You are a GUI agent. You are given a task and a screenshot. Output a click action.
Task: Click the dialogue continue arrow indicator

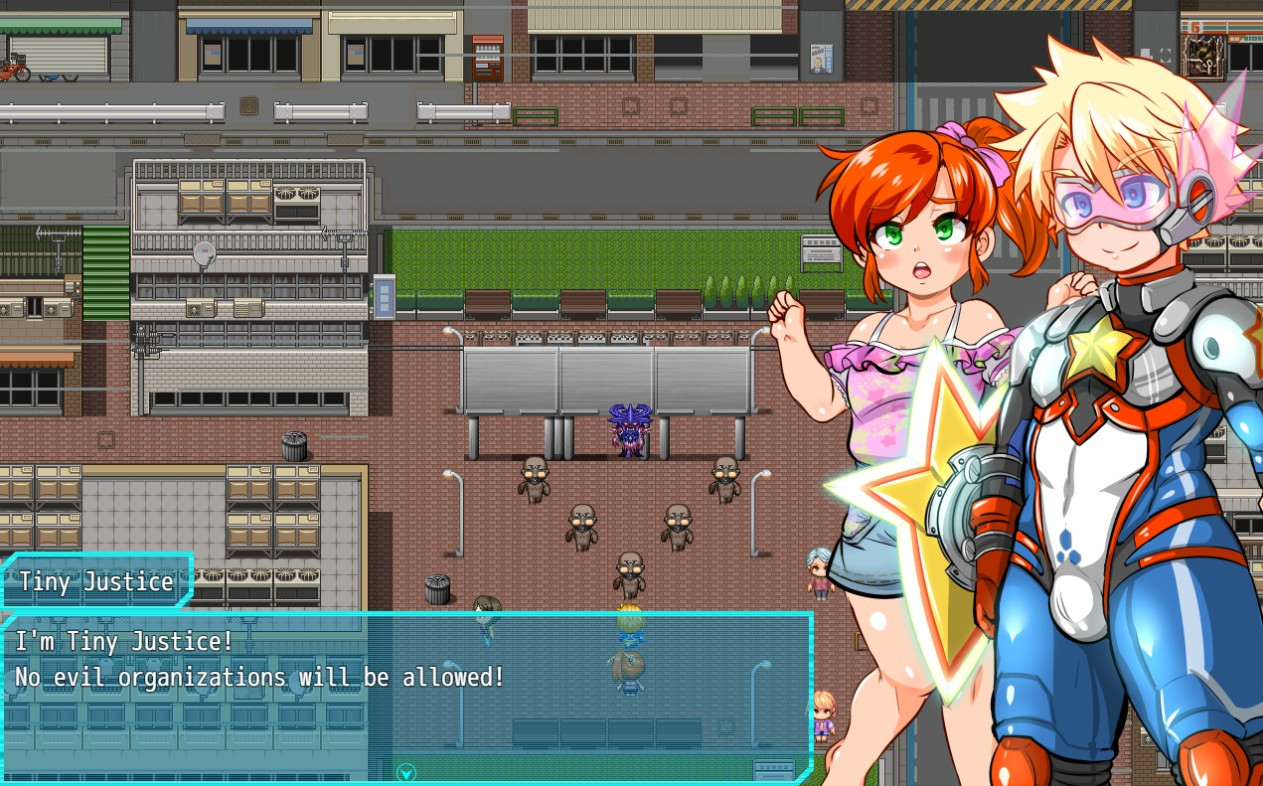pyautogui.click(x=406, y=772)
